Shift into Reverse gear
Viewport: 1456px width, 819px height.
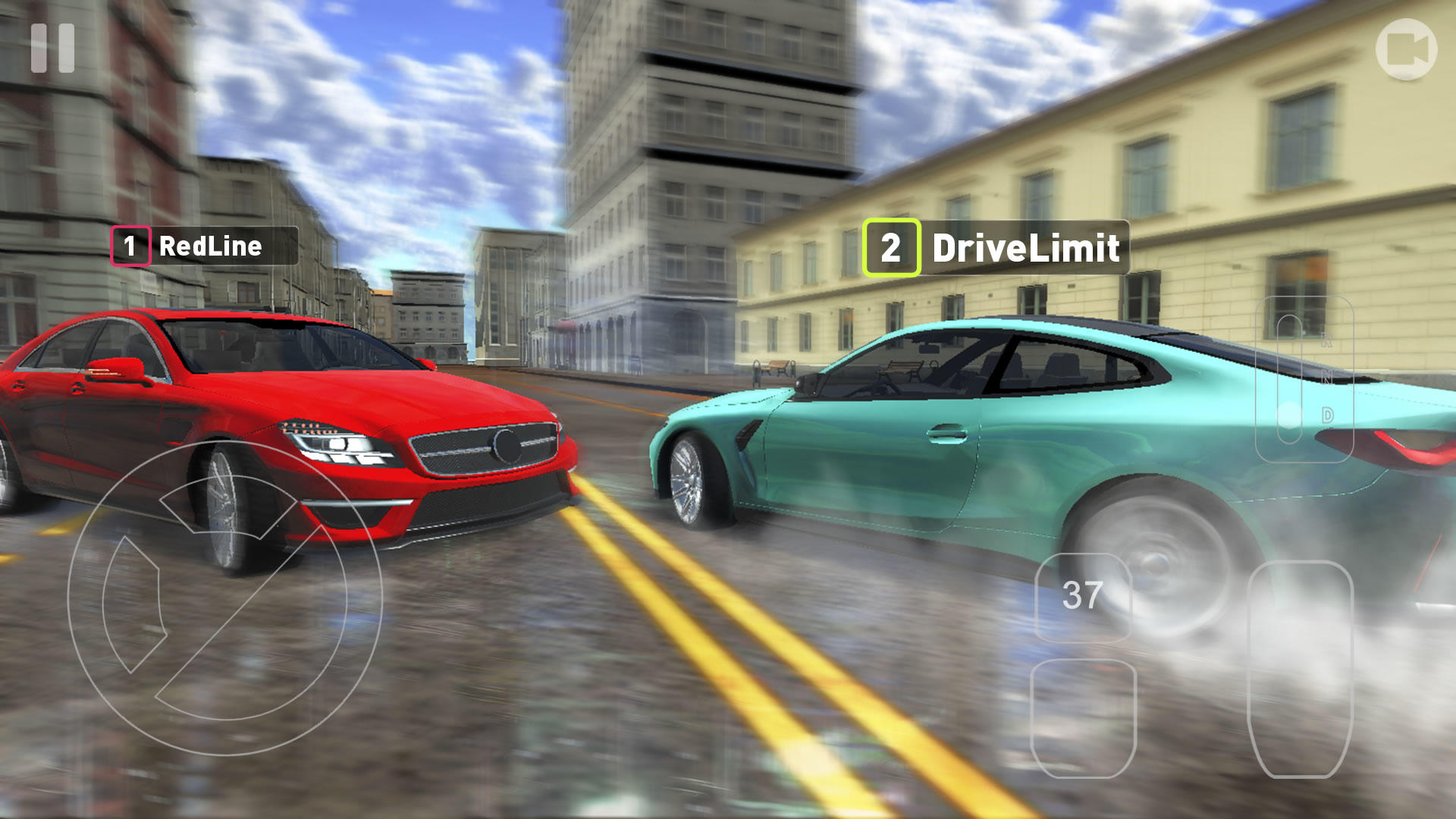(x=1327, y=339)
